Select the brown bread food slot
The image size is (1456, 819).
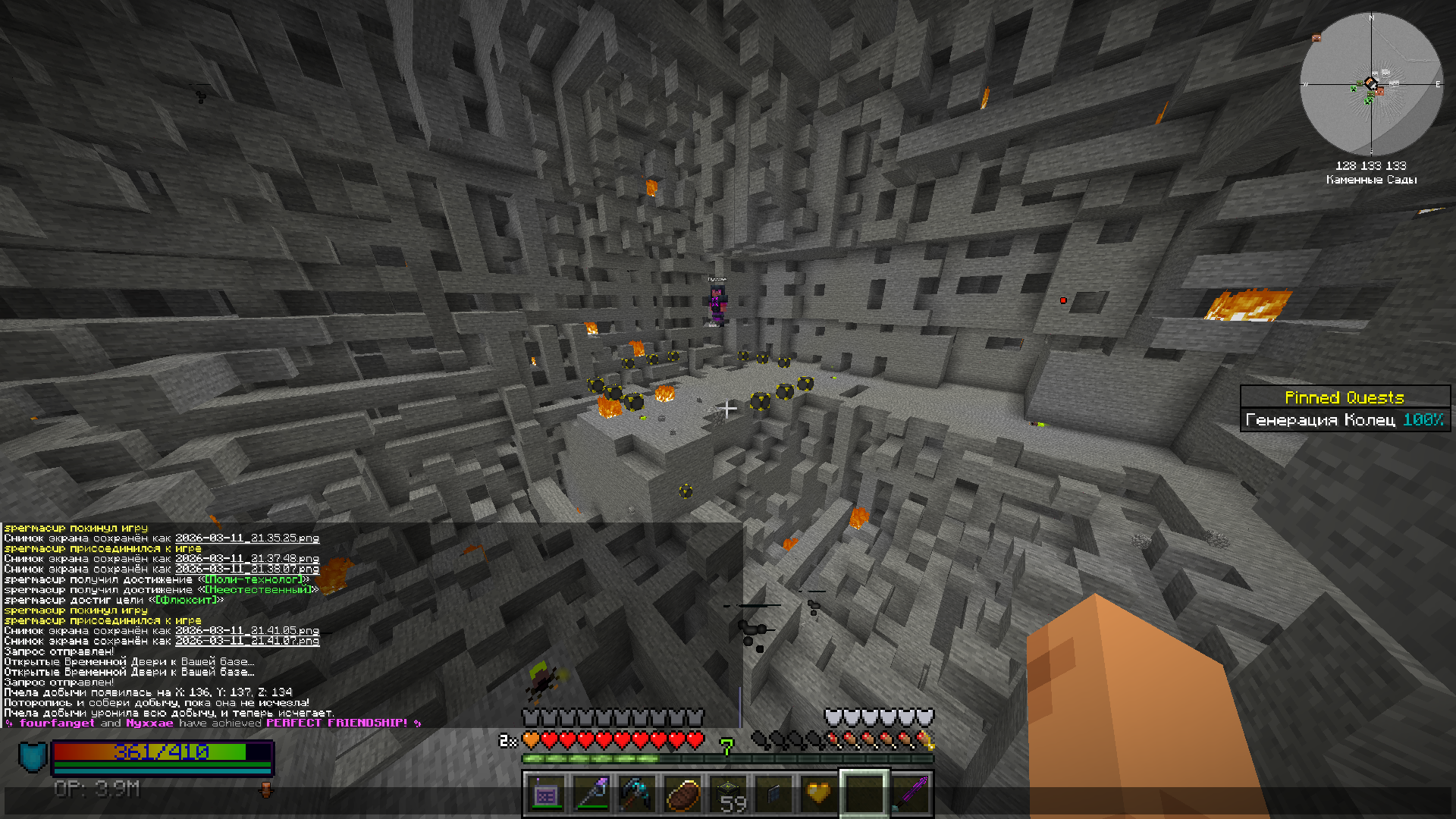pos(682,795)
